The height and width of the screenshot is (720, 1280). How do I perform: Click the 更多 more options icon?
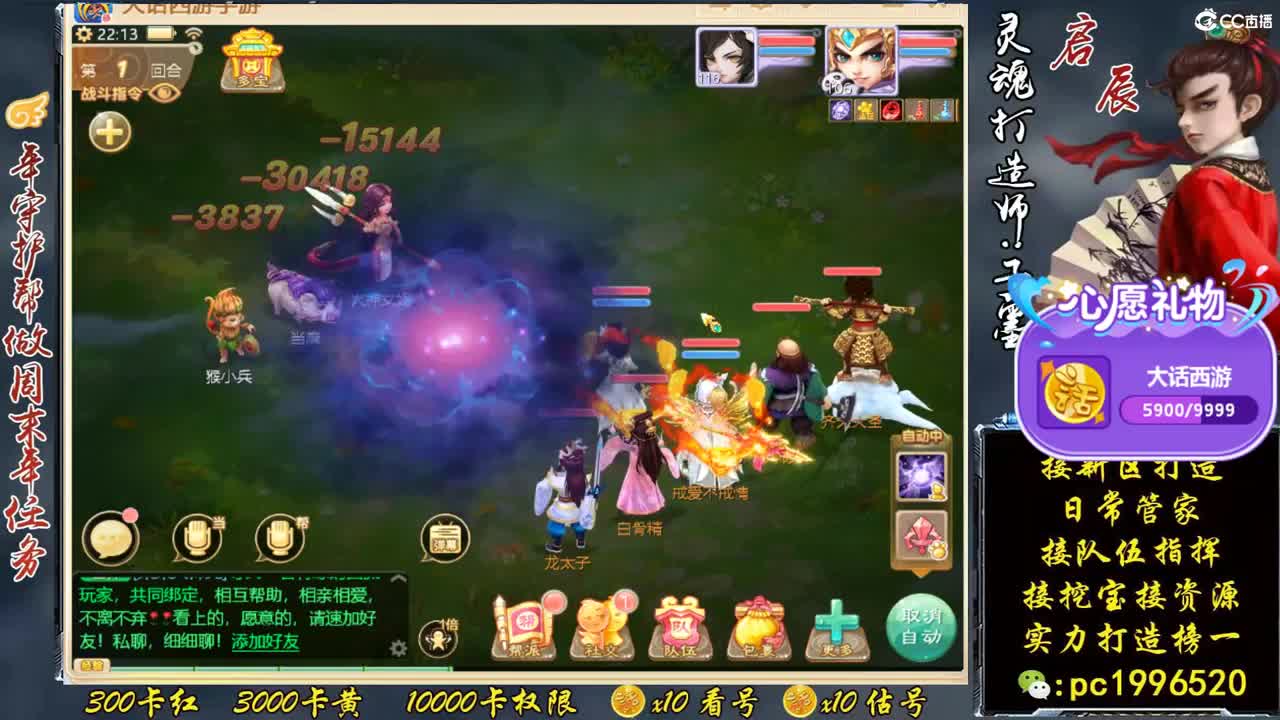838,625
